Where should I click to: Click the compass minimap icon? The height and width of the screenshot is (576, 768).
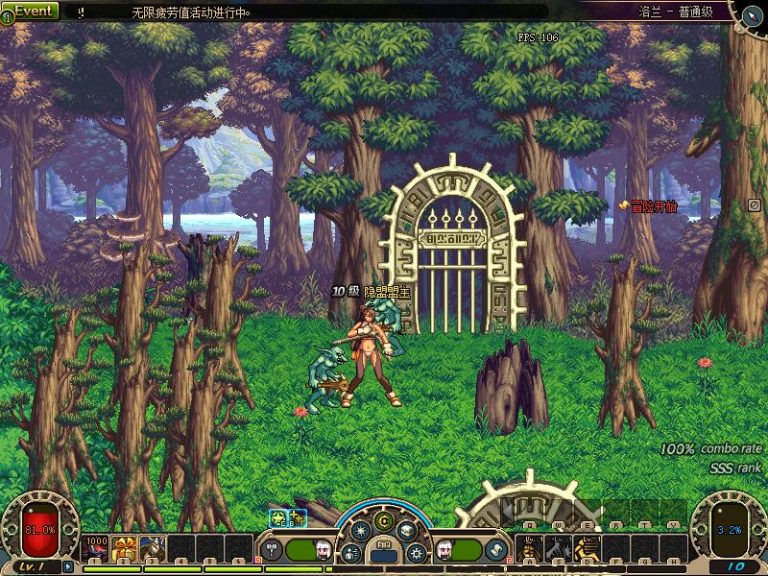(752, 14)
